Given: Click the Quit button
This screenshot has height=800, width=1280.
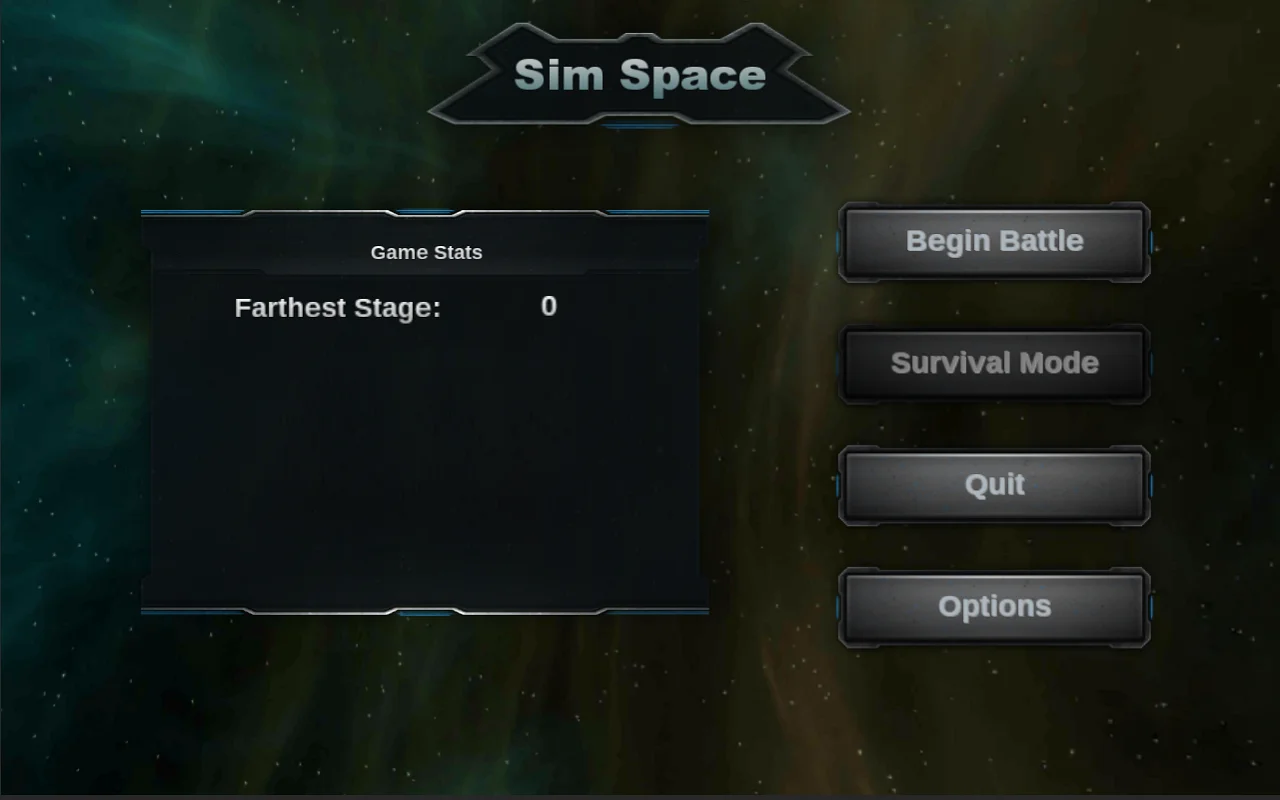Looking at the screenshot, I should point(993,485).
